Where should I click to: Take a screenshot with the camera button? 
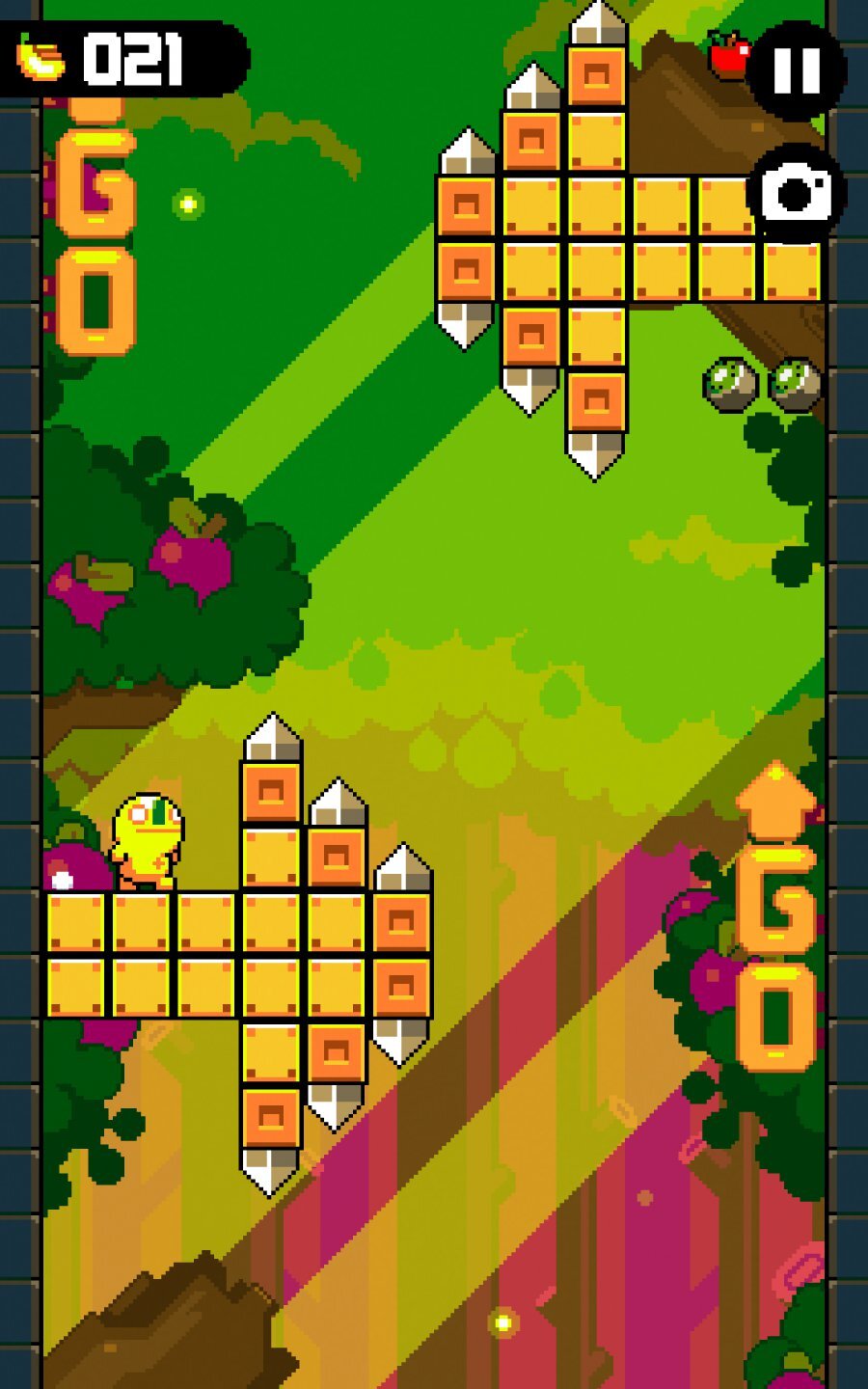797,193
